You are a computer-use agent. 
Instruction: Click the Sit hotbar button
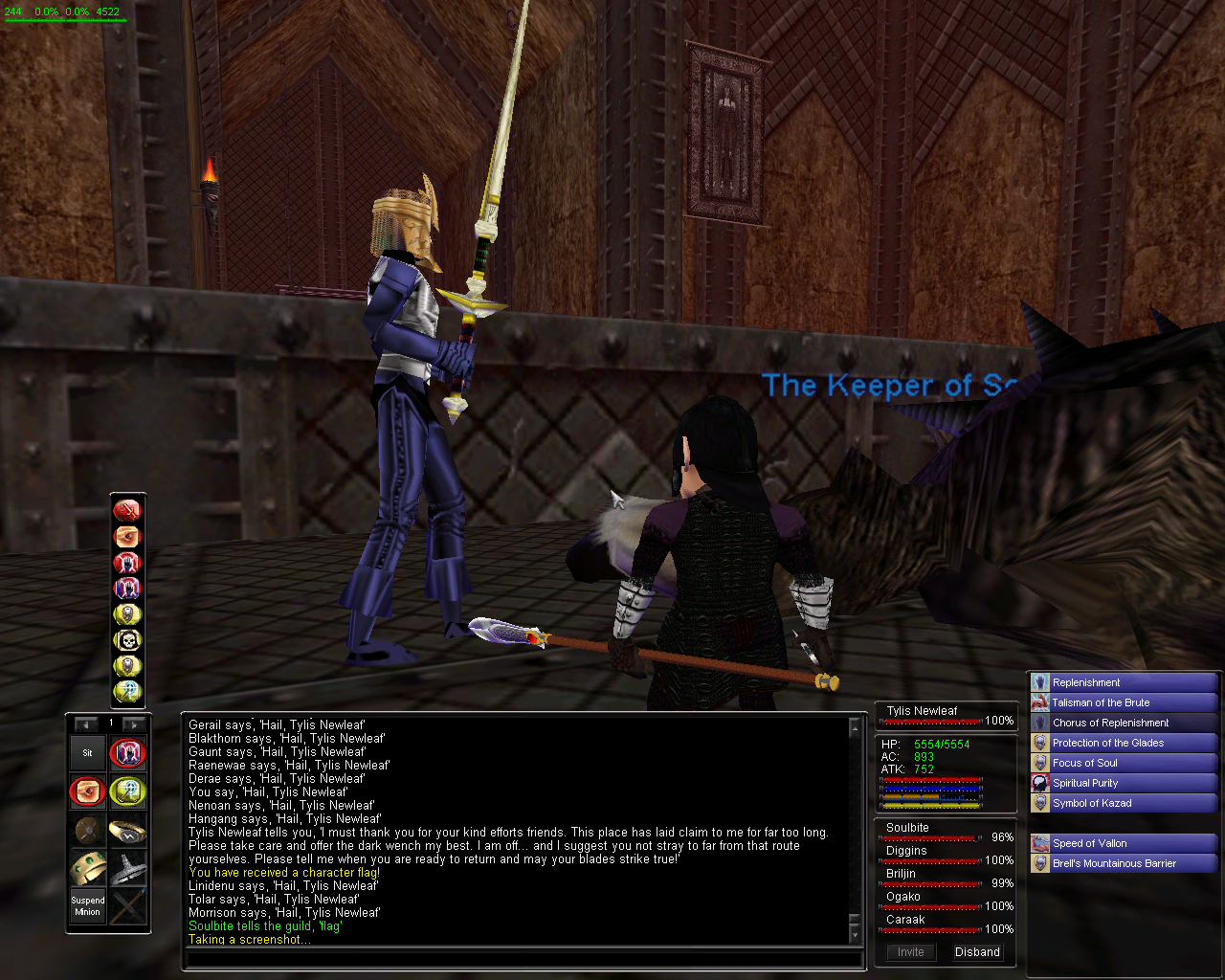87,753
